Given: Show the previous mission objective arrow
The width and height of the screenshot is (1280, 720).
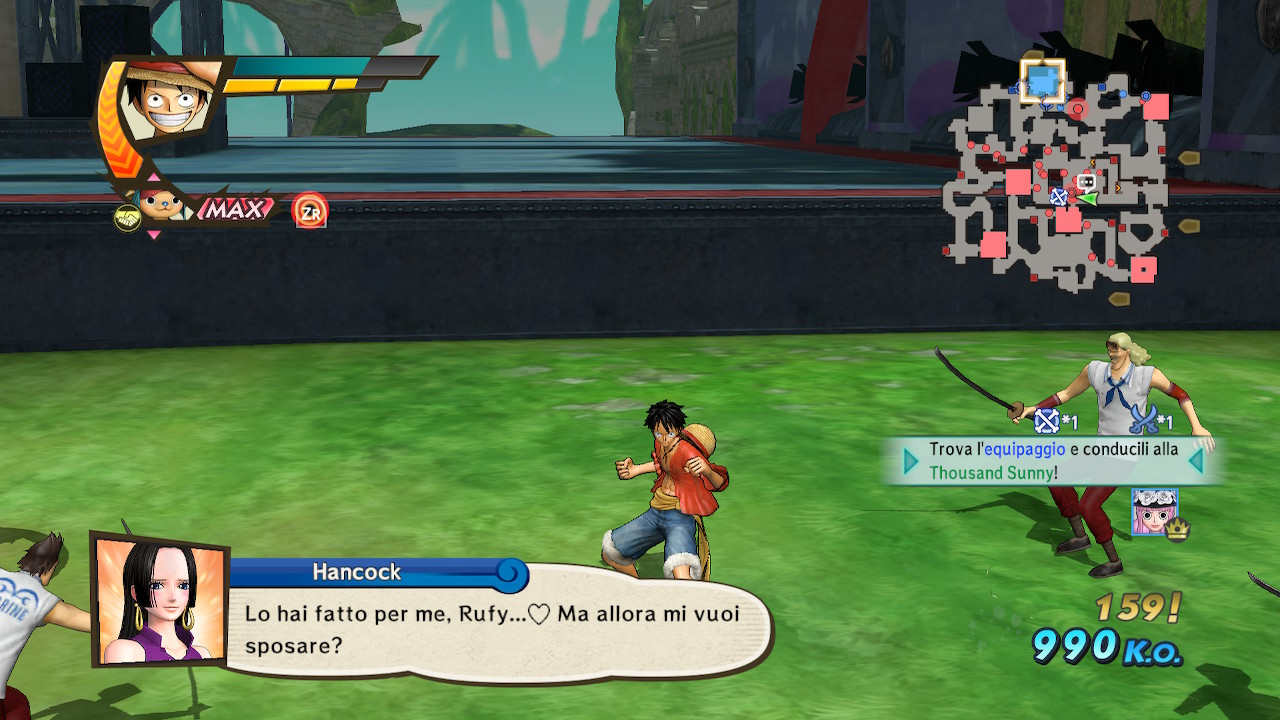Looking at the screenshot, I should [x=911, y=461].
